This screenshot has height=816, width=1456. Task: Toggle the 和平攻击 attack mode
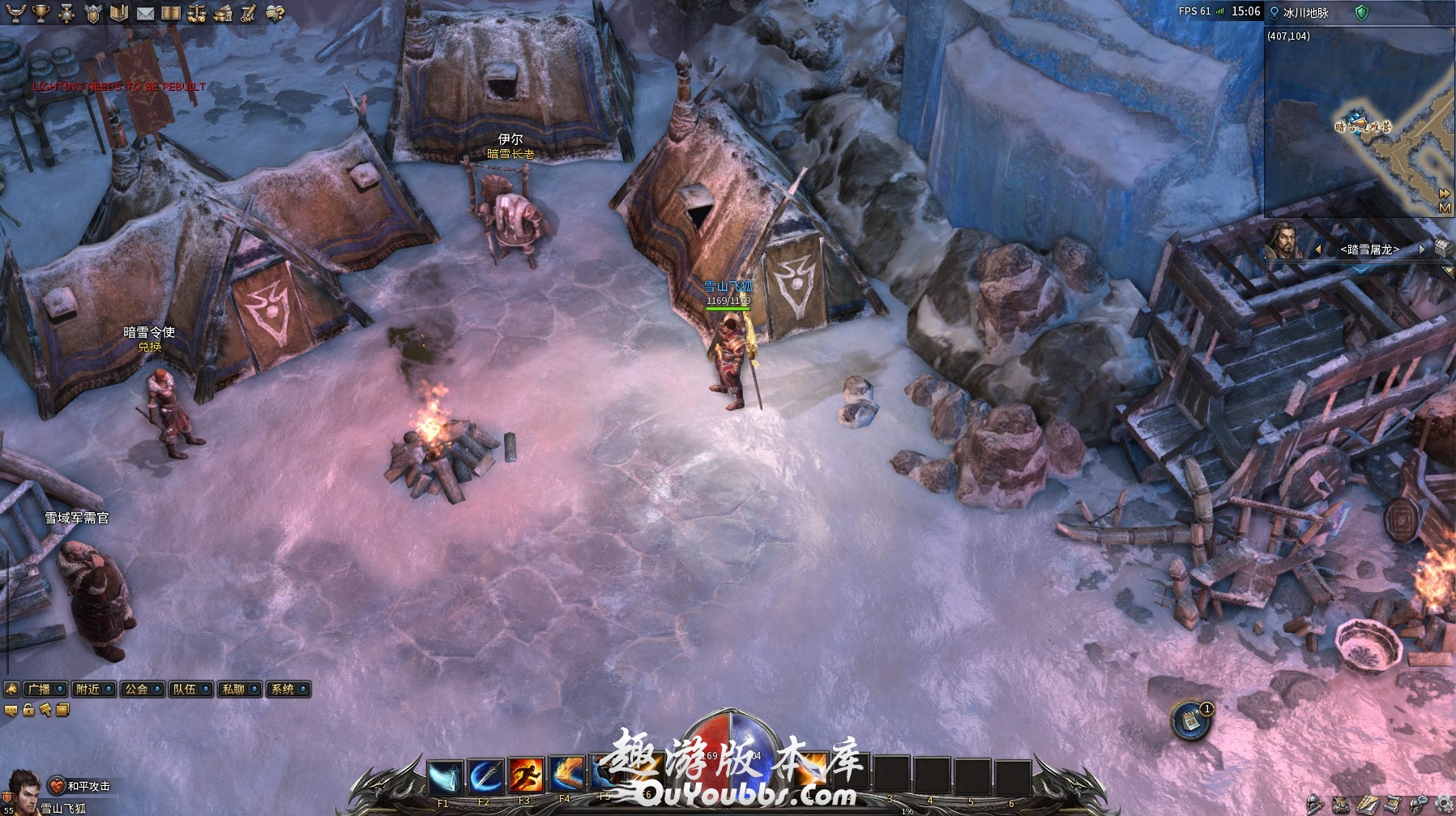coord(82,786)
